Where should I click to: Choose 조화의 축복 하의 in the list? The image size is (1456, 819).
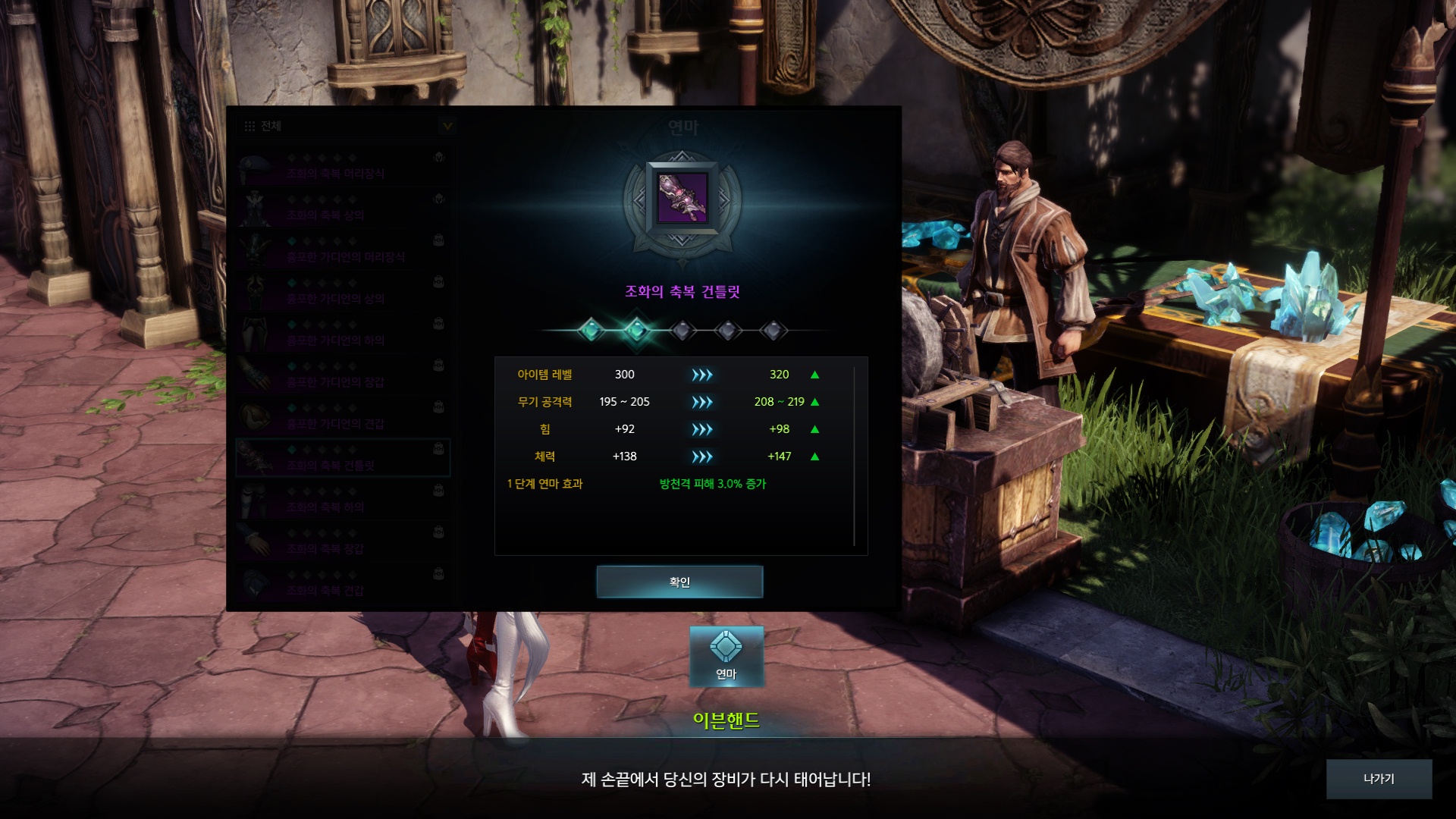[343, 501]
